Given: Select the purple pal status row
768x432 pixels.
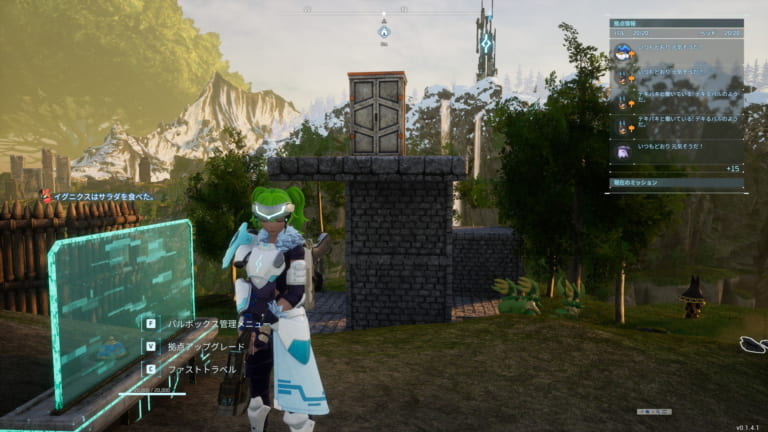Looking at the screenshot, I should (x=676, y=150).
